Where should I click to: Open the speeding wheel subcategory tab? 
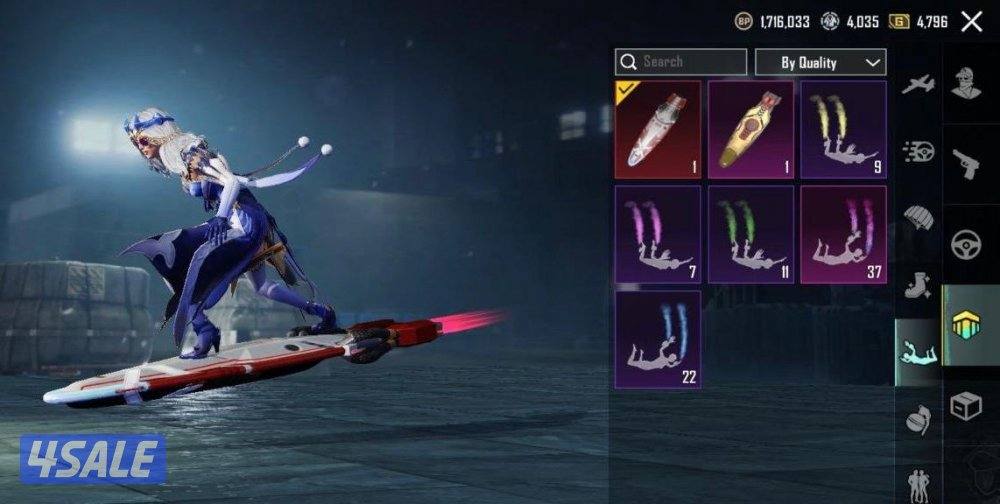[917, 151]
